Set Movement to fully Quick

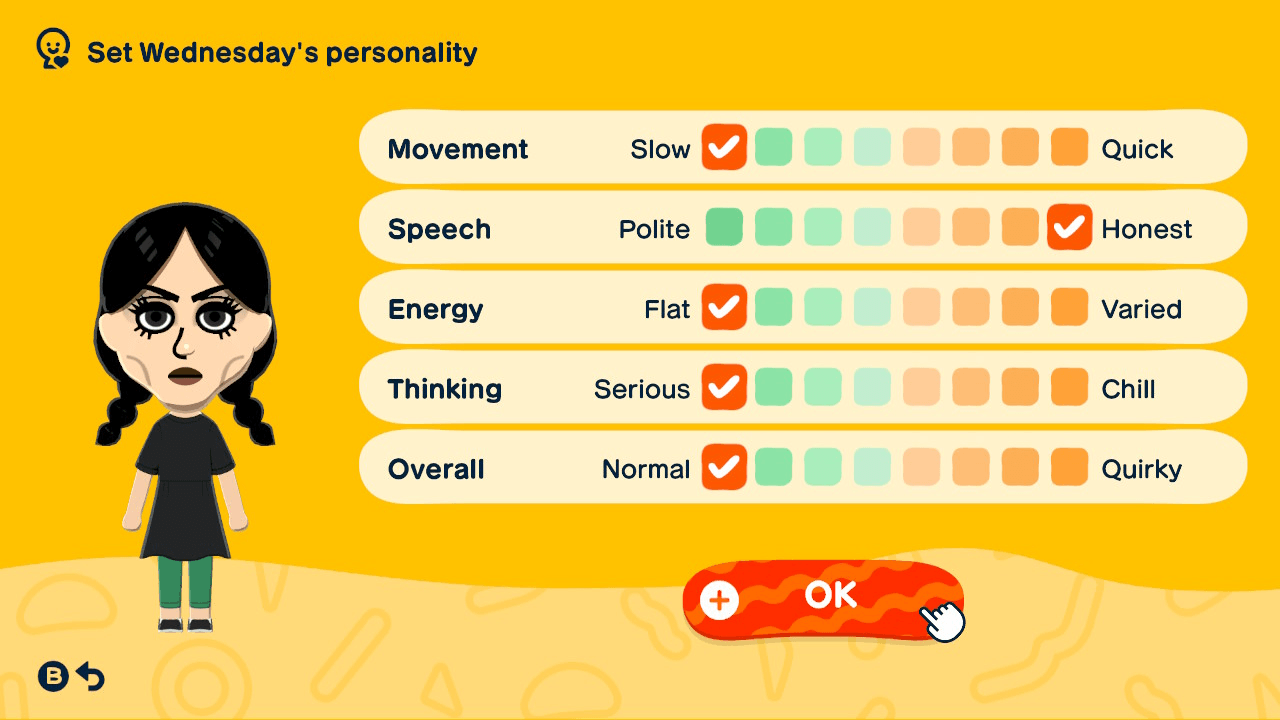[x=1069, y=147]
